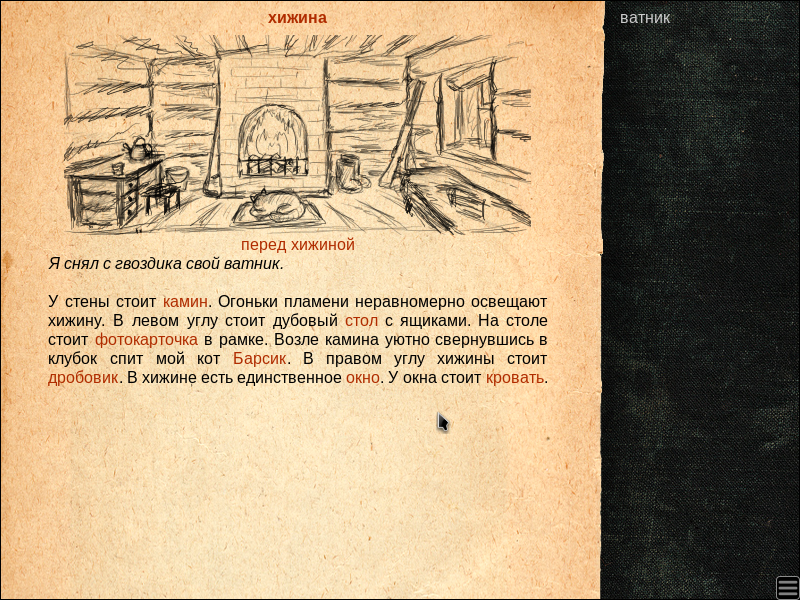Choose the 'кровать' link

[x=515, y=378]
